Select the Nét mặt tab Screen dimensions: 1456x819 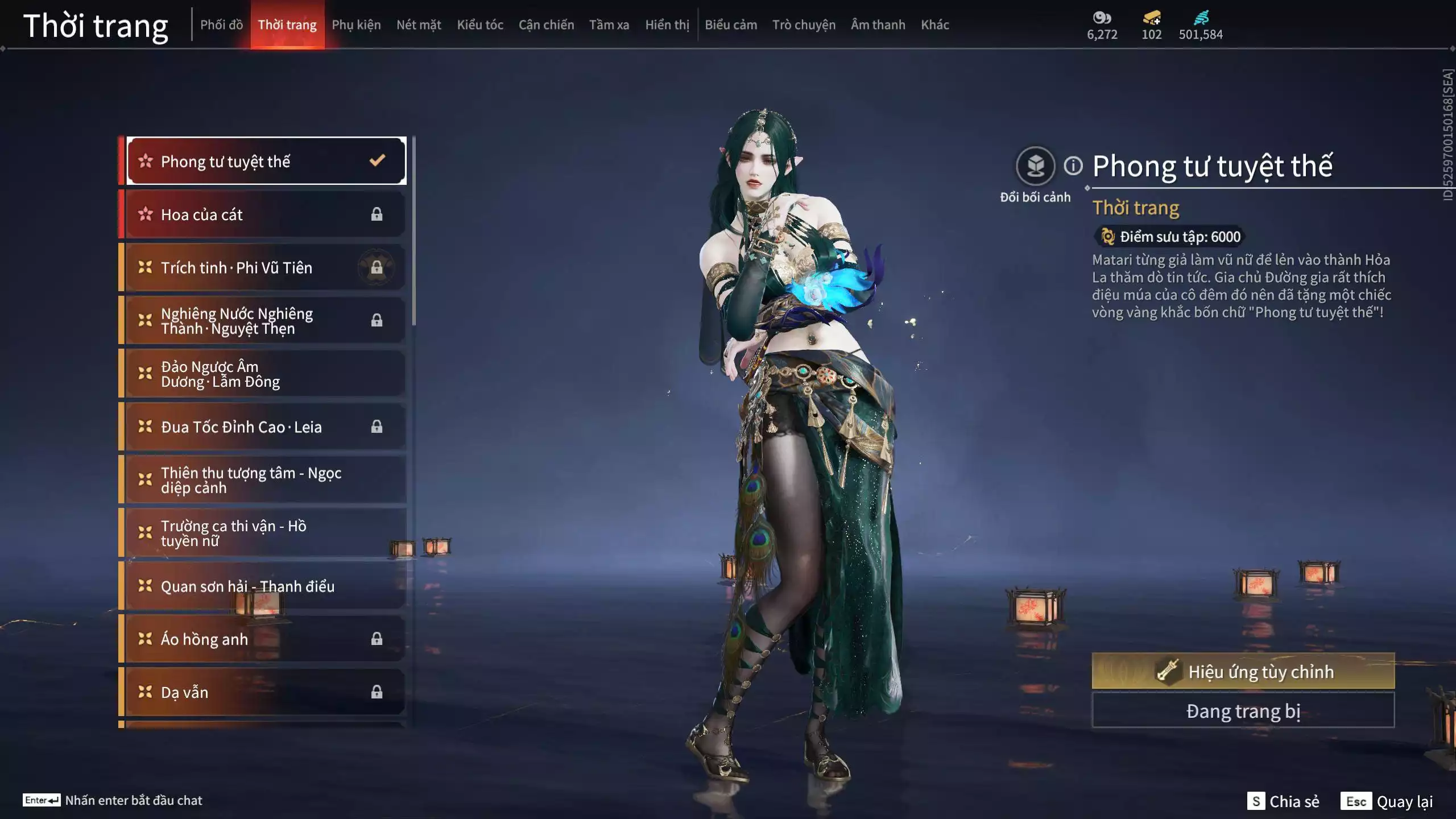(419, 25)
